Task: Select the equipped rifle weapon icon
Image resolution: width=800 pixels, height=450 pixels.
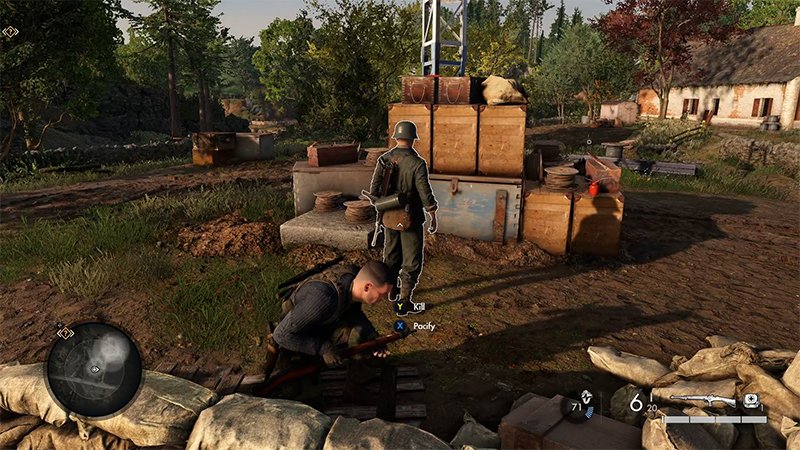Action: [703, 400]
